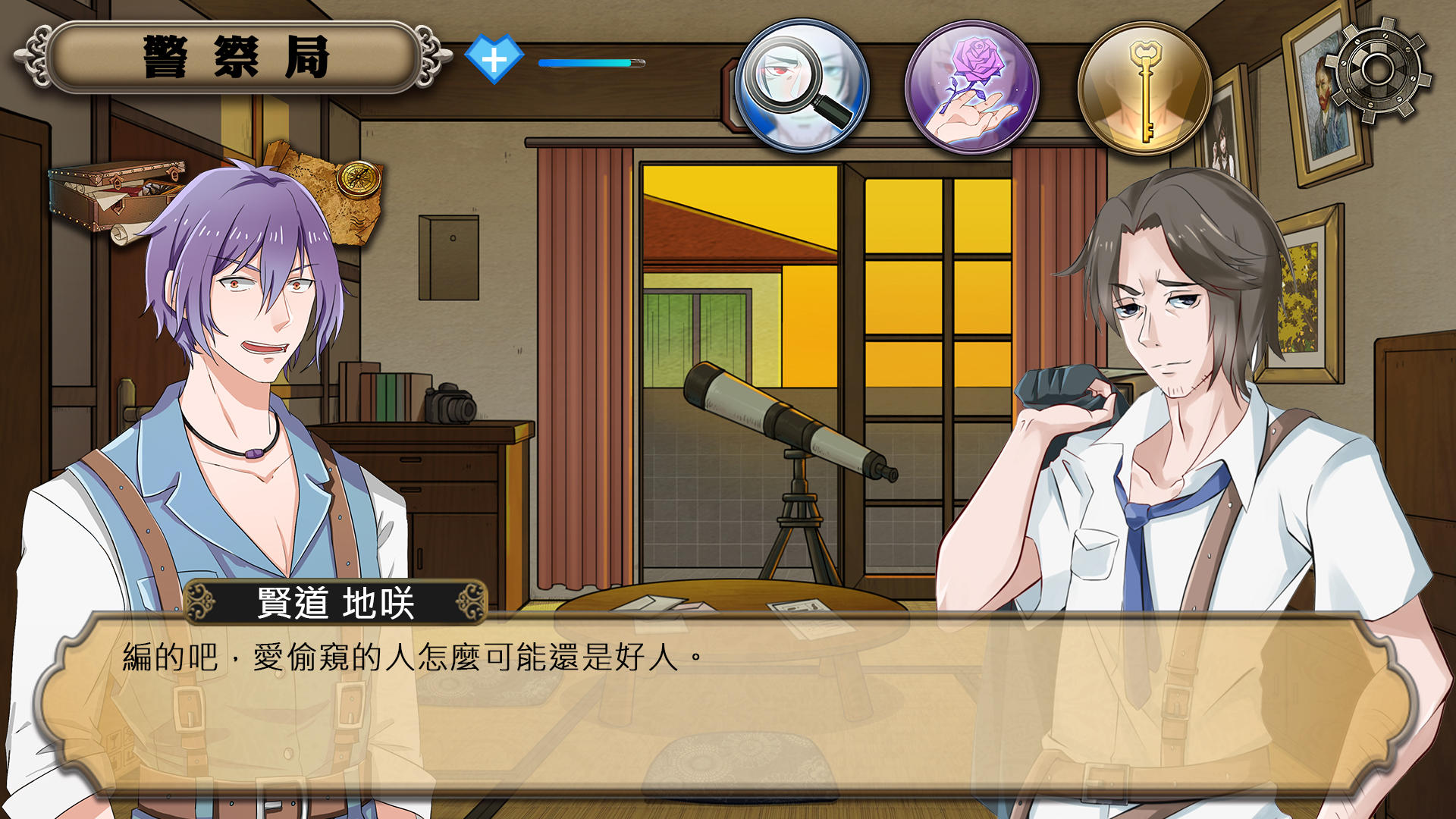Viewport: 1456px width, 819px height.
Task: Click the dialogue text box to advance
Action: 728,713
